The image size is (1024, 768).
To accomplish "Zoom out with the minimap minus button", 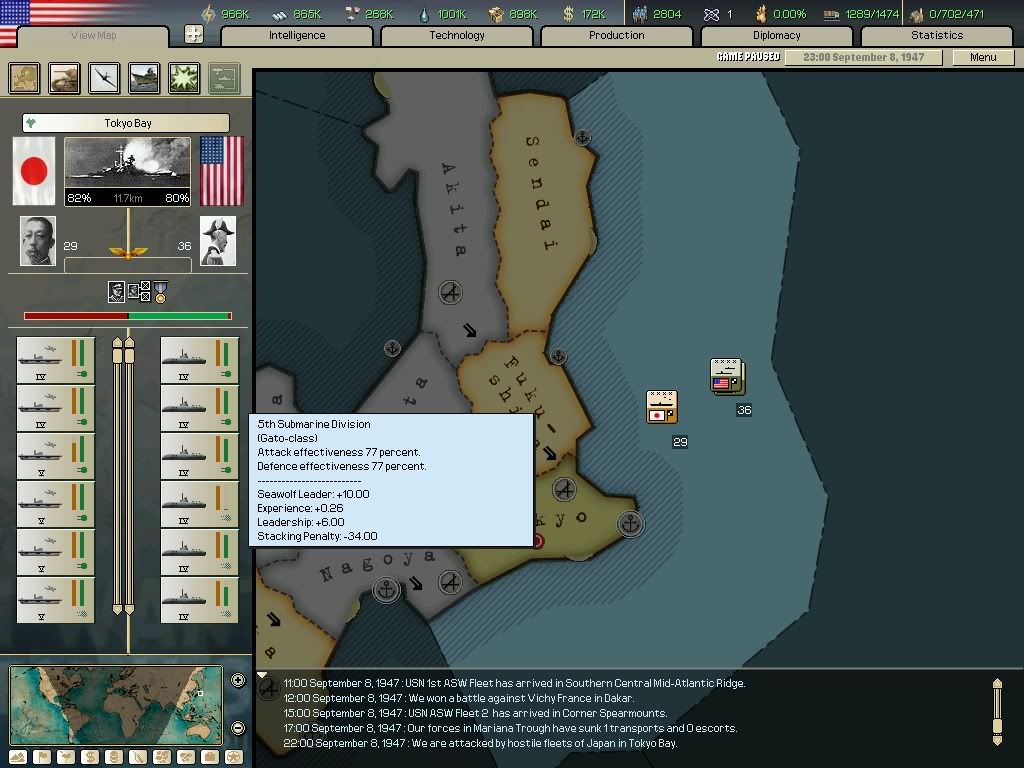I will pos(238,728).
